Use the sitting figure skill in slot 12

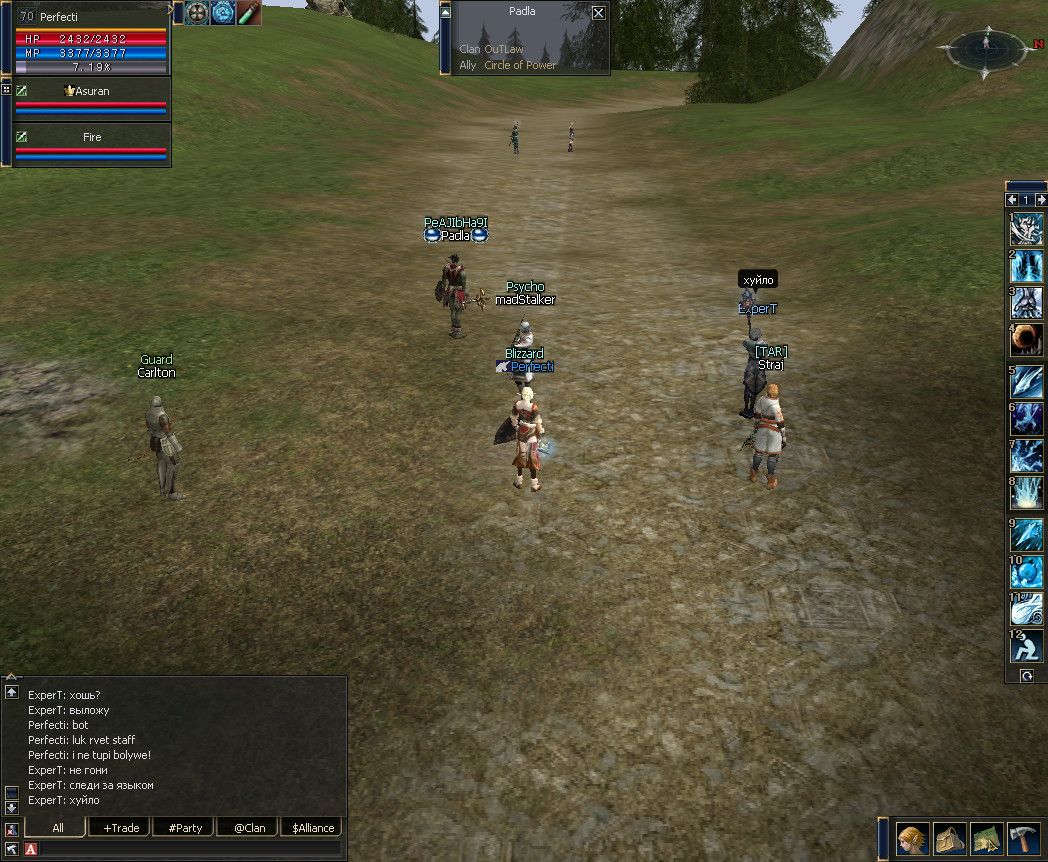(1027, 647)
